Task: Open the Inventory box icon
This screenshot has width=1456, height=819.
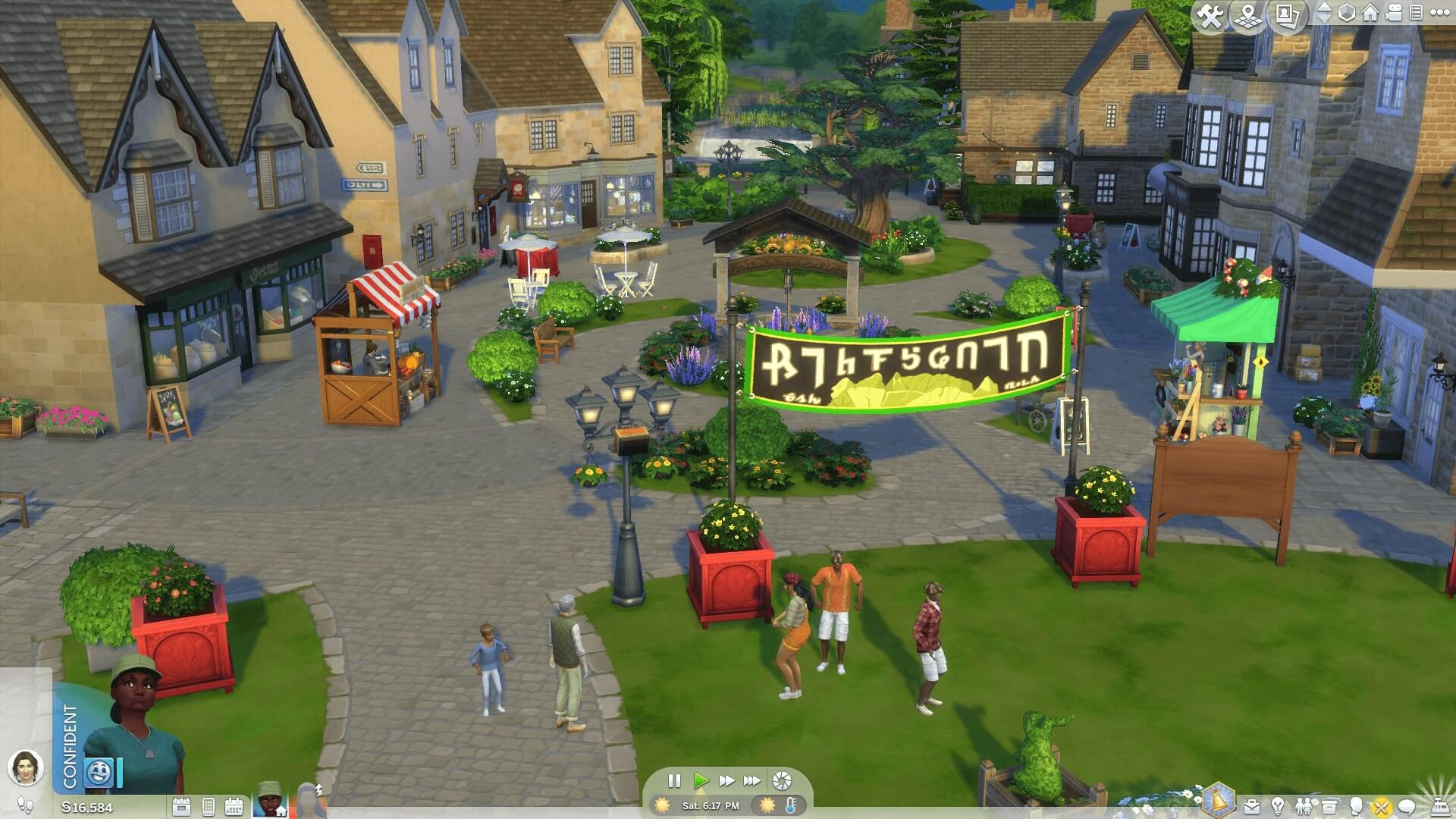Action: tap(1329, 805)
